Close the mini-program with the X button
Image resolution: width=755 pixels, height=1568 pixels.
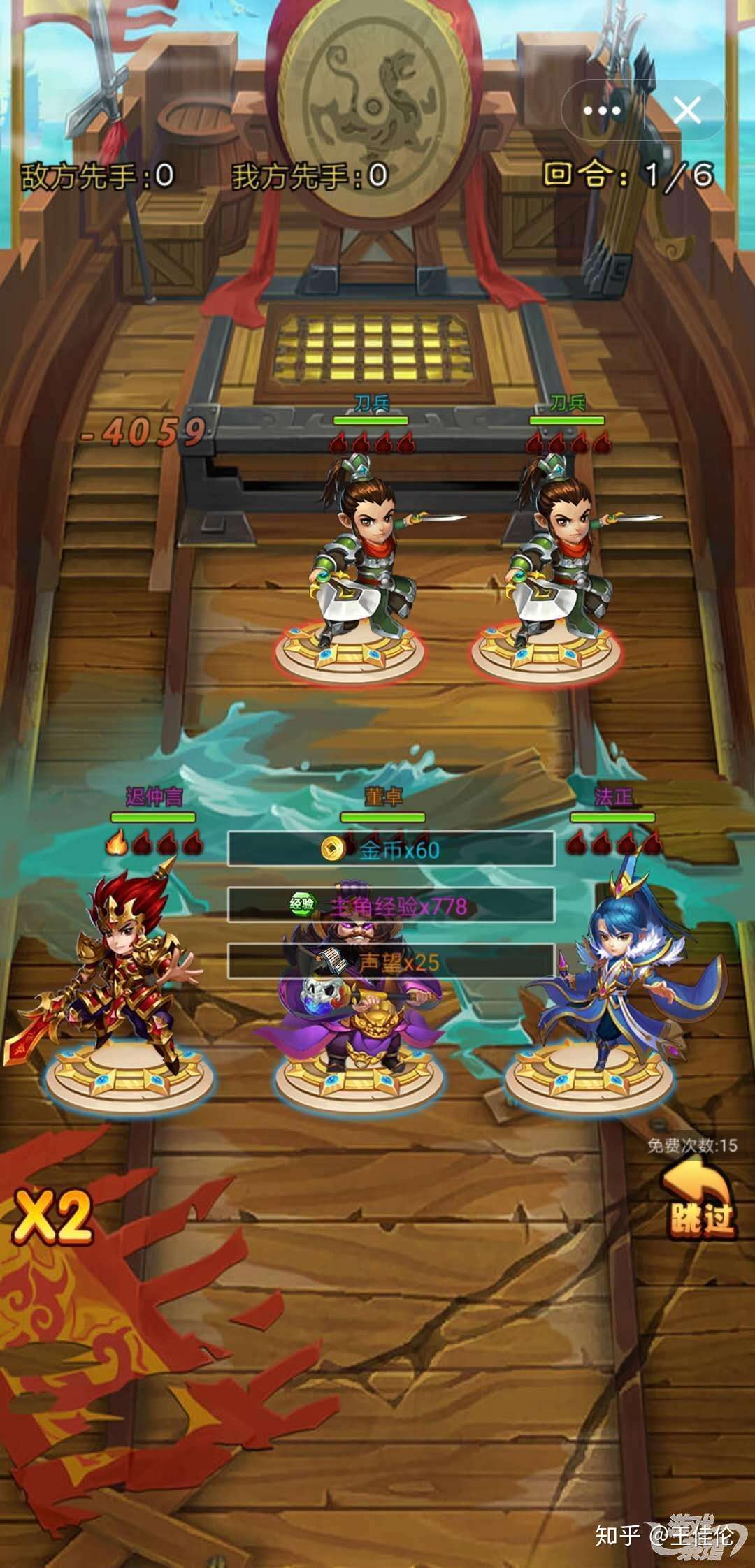686,110
